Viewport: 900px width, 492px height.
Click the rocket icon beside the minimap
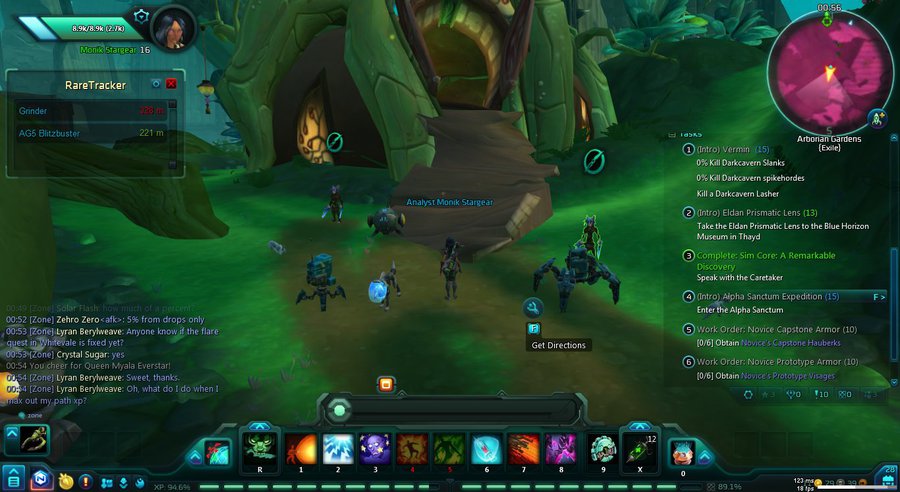[877, 118]
